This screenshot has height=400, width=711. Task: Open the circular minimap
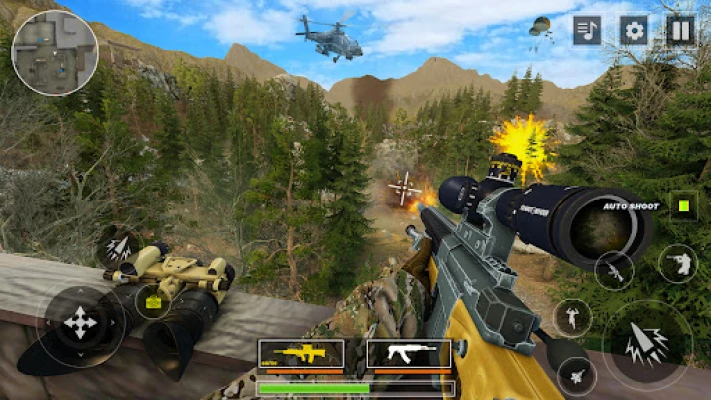point(54,52)
